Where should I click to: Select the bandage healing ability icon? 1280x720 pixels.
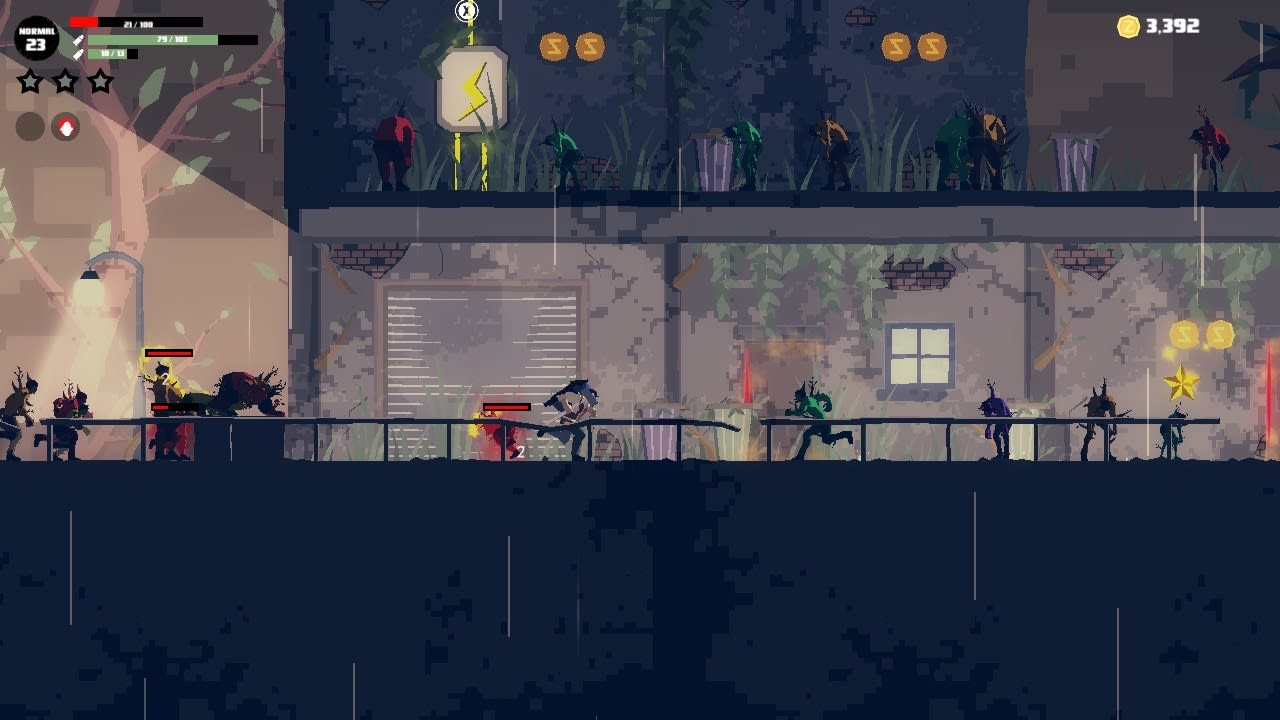pyautogui.click(x=65, y=127)
